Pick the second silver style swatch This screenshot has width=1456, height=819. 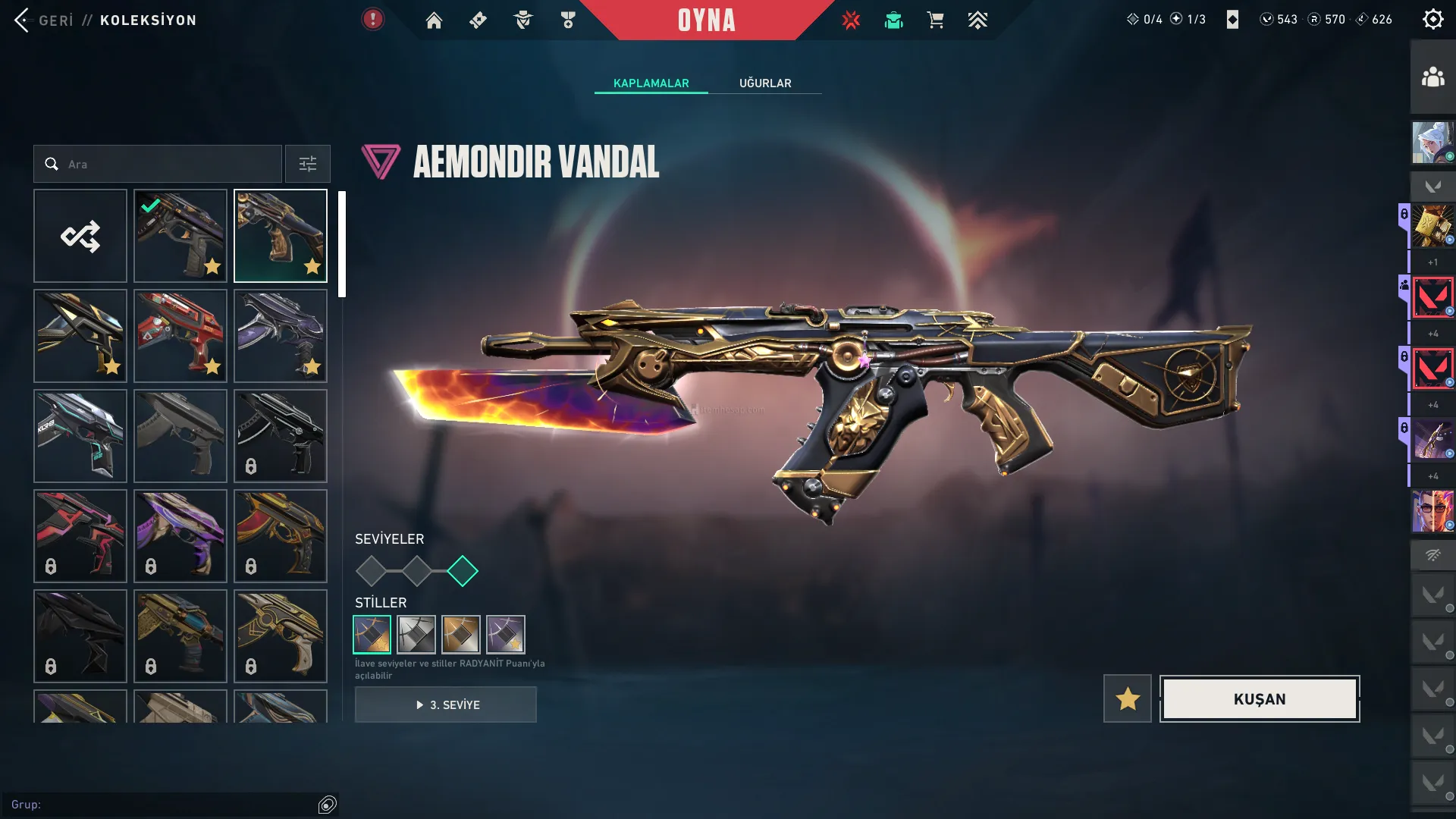(416, 635)
